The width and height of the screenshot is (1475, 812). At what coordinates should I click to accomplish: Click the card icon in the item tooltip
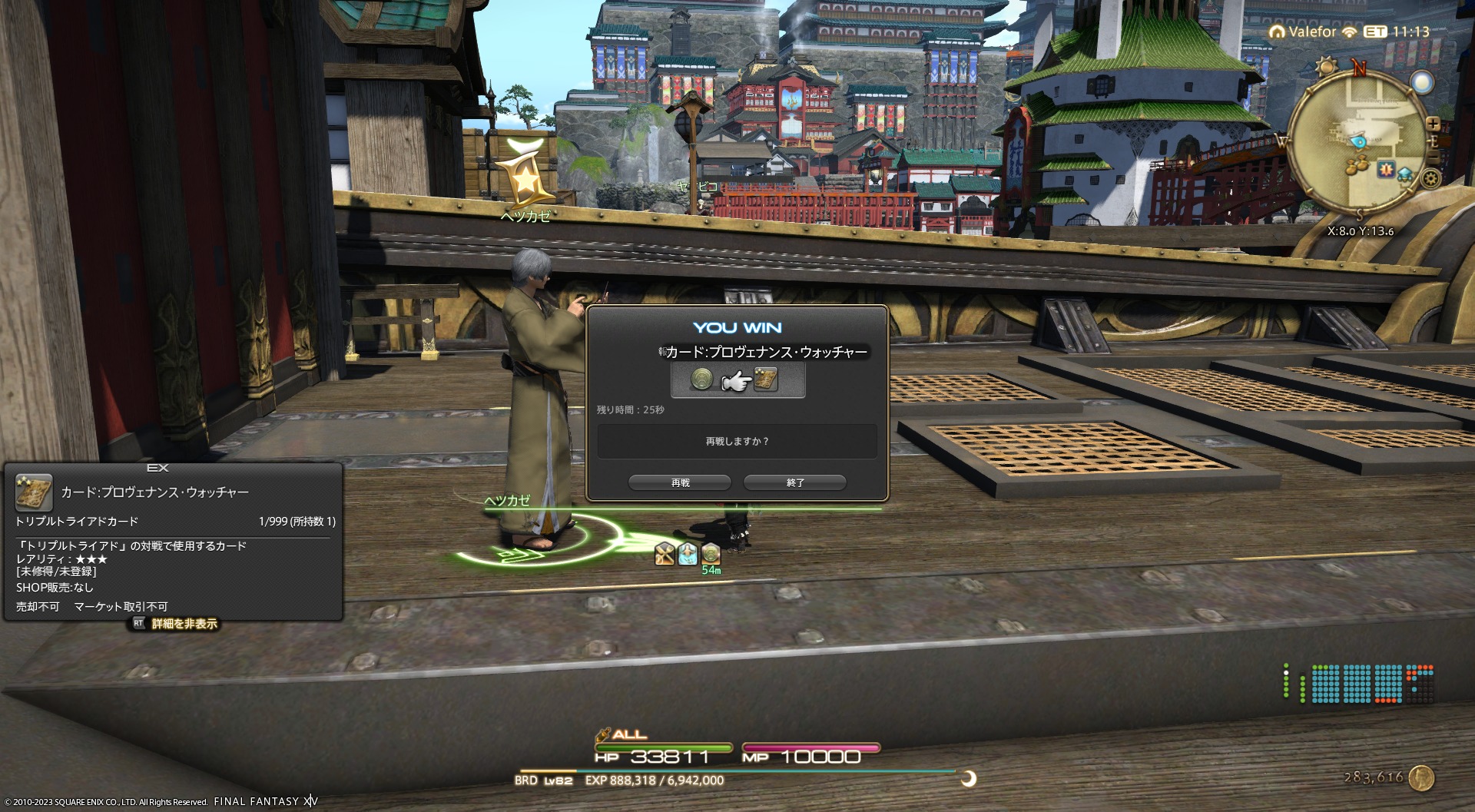tap(34, 493)
